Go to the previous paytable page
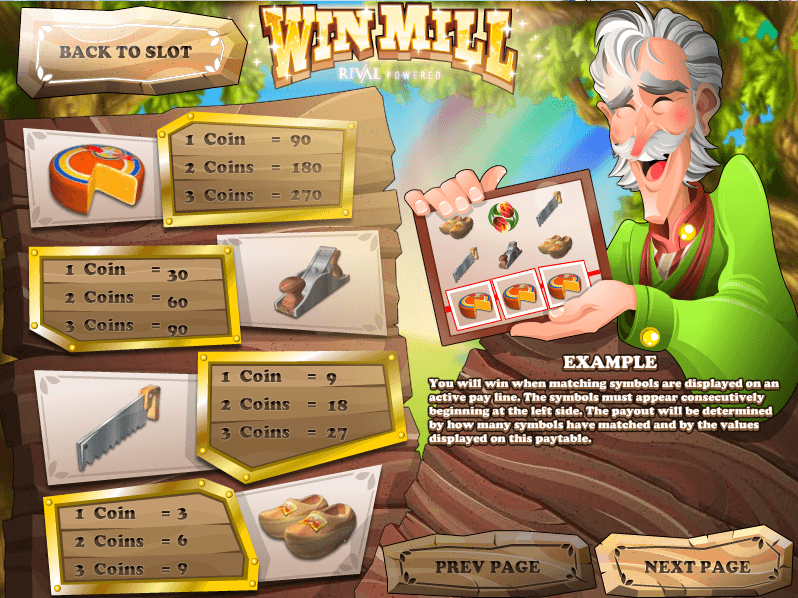The height and width of the screenshot is (598, 798). (x=487, y=566)
